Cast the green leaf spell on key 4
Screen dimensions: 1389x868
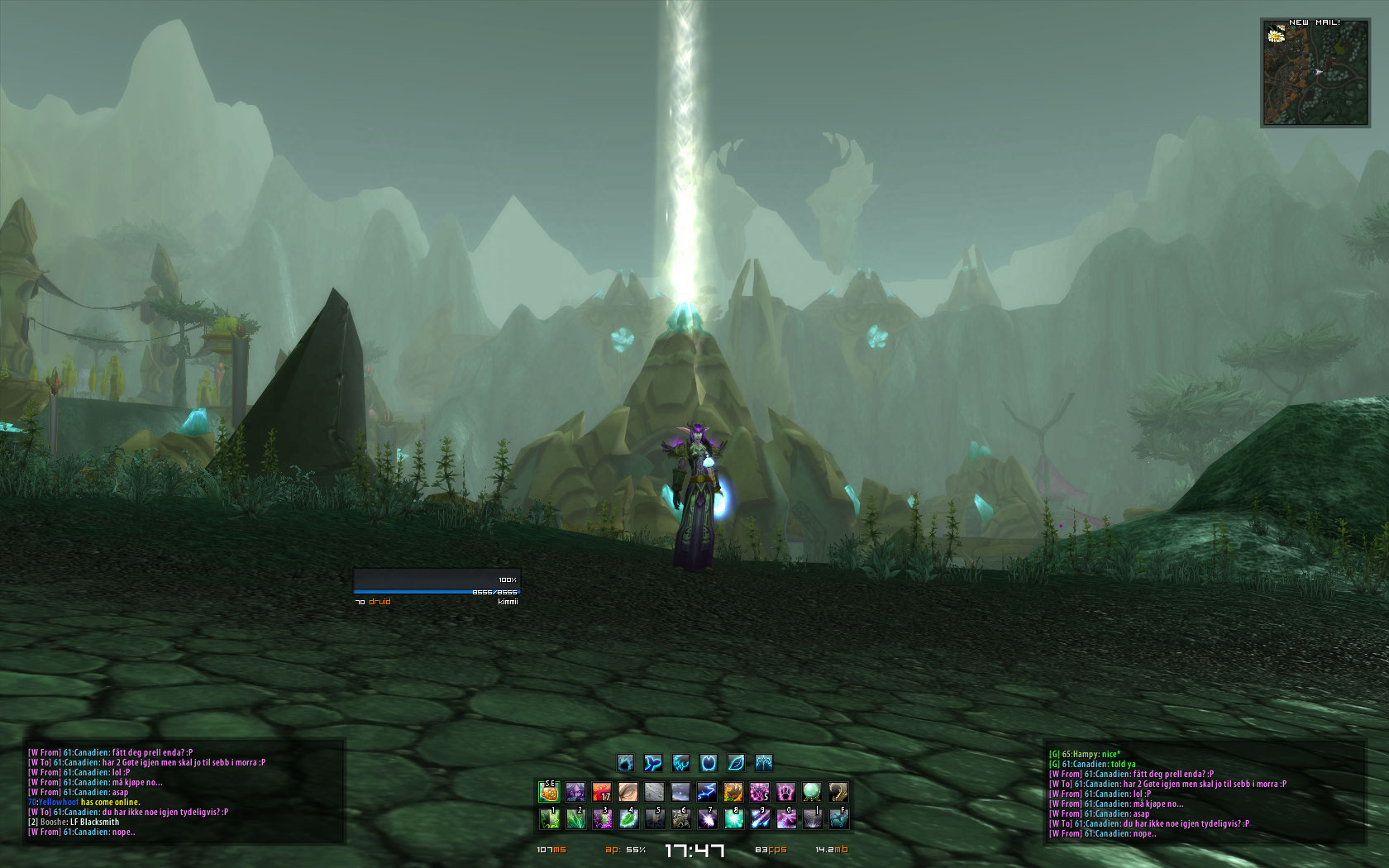tap(628, 818)
